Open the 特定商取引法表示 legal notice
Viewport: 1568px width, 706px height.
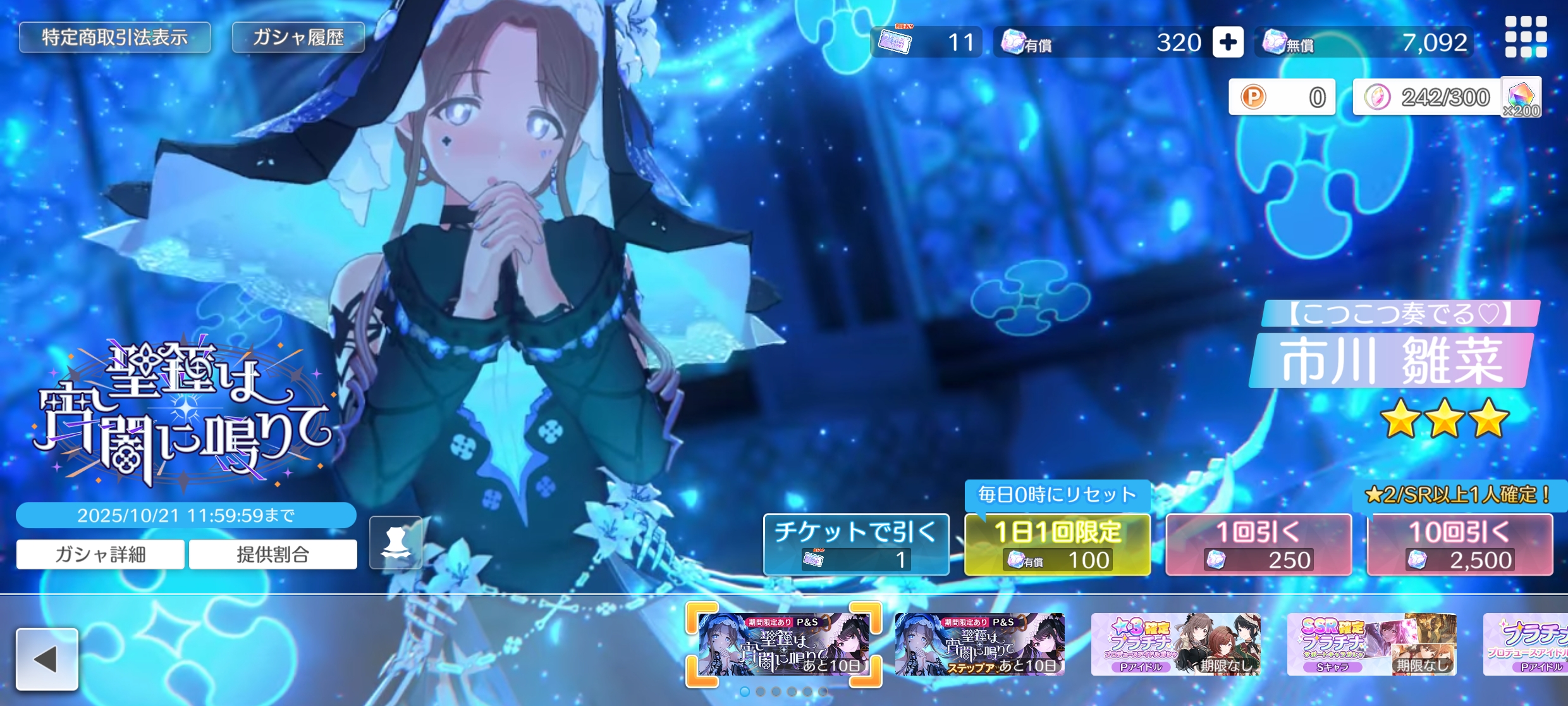click(114, 38)
